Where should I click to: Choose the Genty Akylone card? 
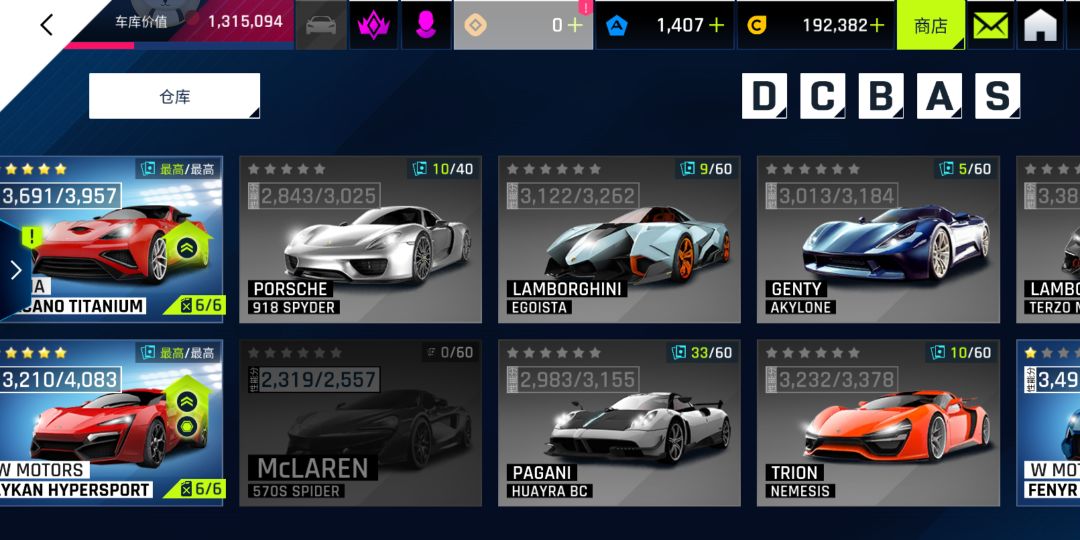[x=878, y=240]
